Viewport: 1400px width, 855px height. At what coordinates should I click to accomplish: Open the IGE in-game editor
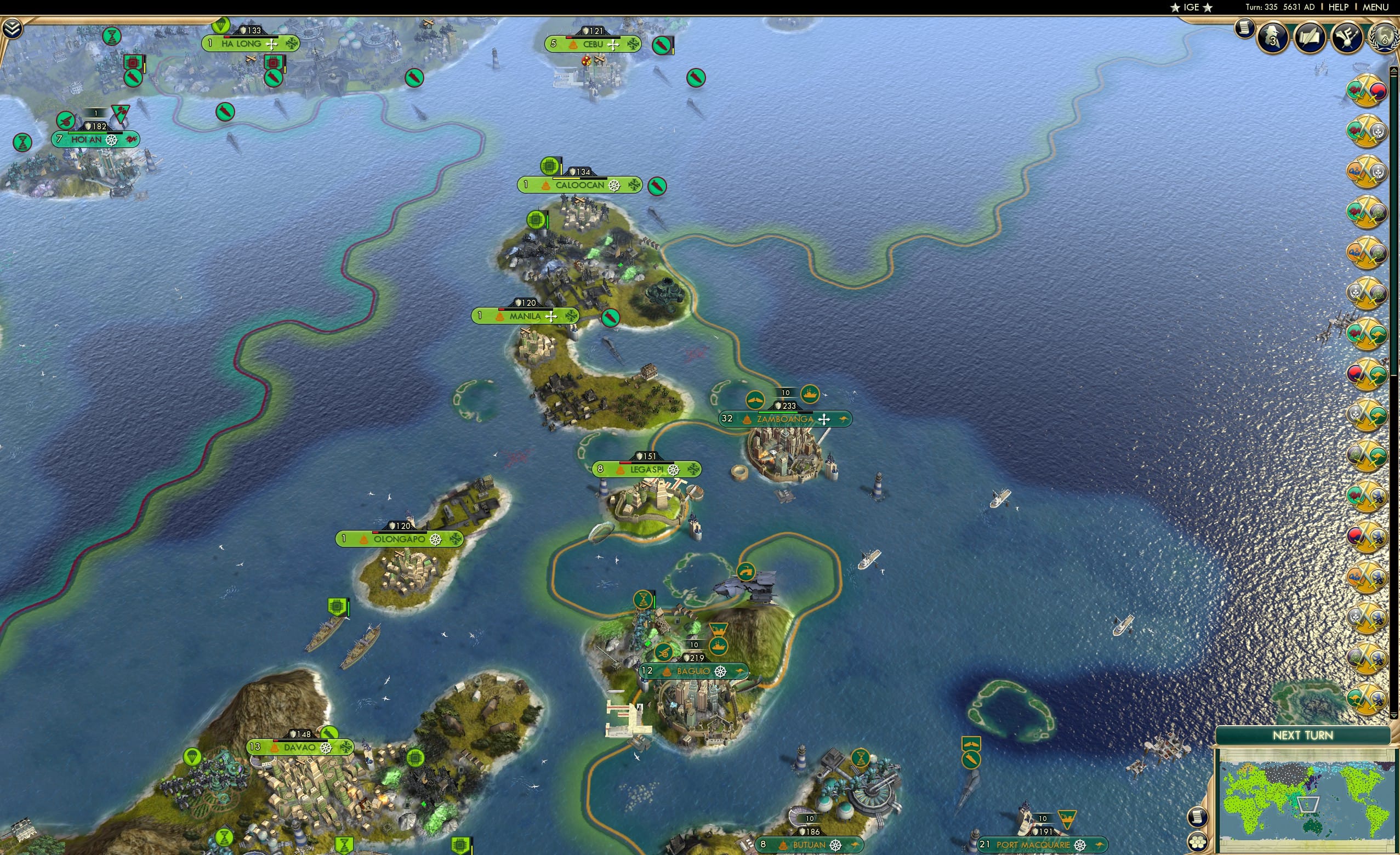click(x=1191, y=7)
